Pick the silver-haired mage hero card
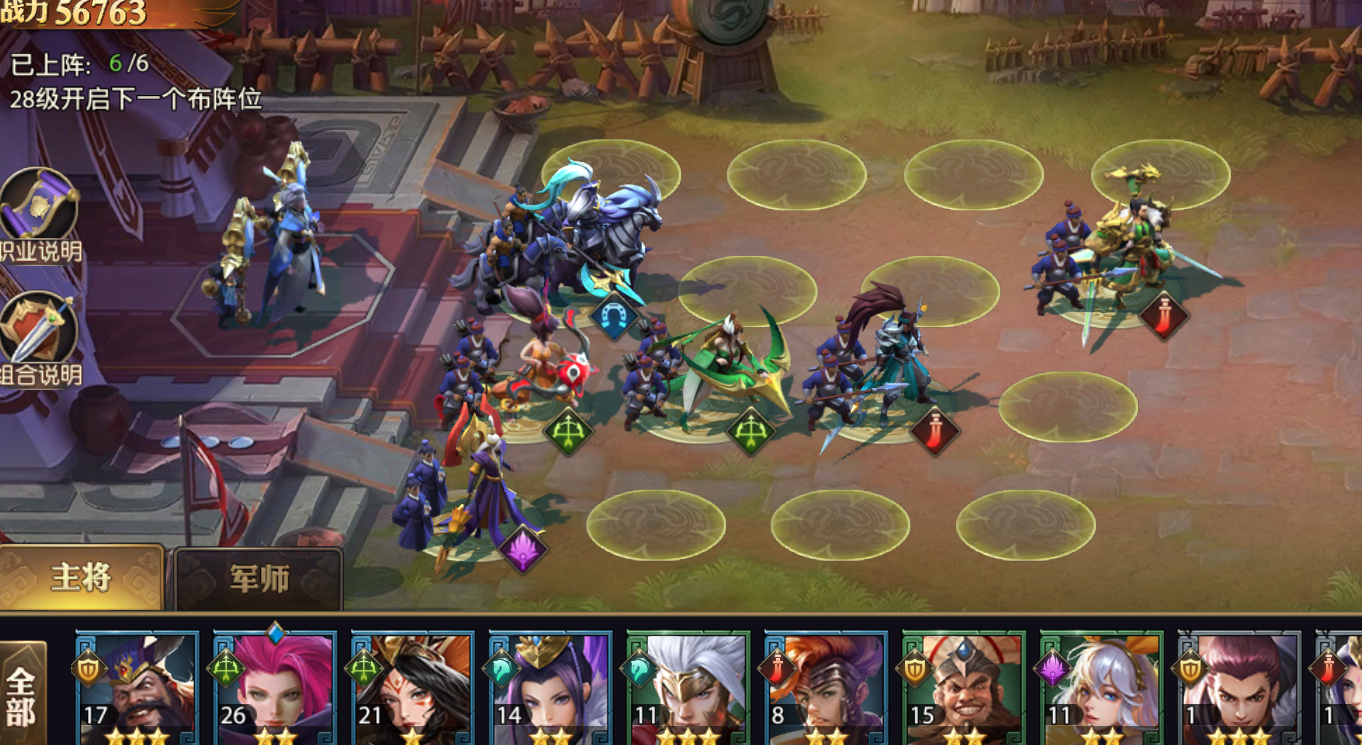 (1102, 689)
